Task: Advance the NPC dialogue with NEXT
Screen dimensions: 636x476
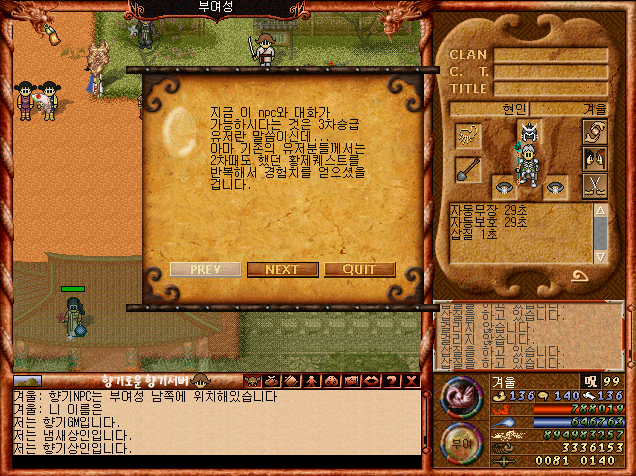Action: (282, 269)
